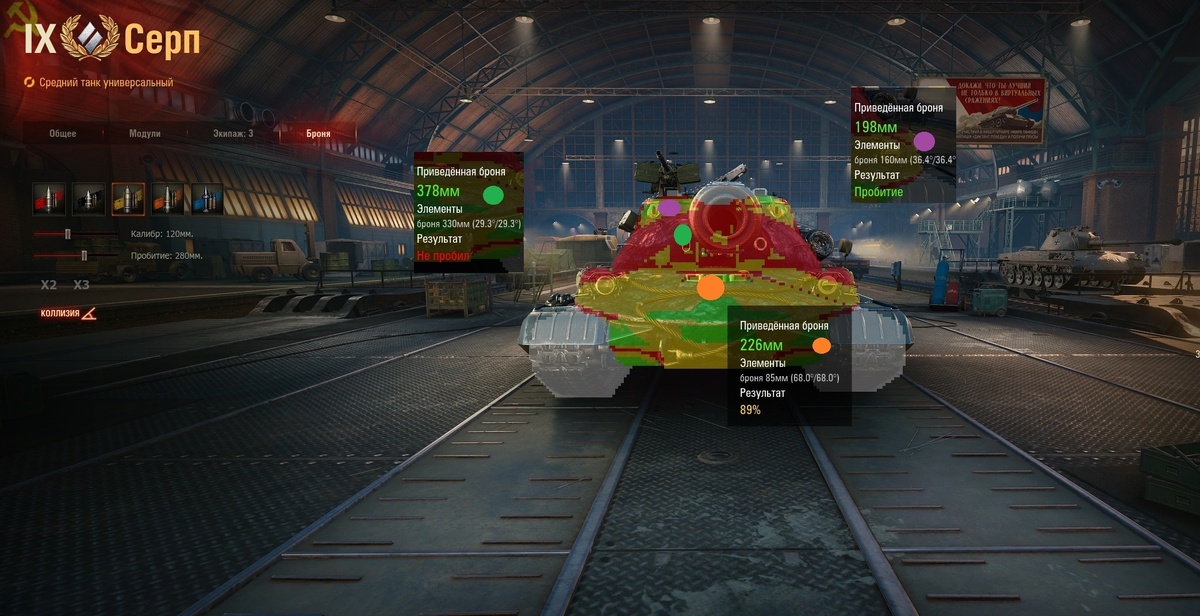1200x616 pixels.
Task: Choose the orange-striped shell type
Action: tap(168, 199)
